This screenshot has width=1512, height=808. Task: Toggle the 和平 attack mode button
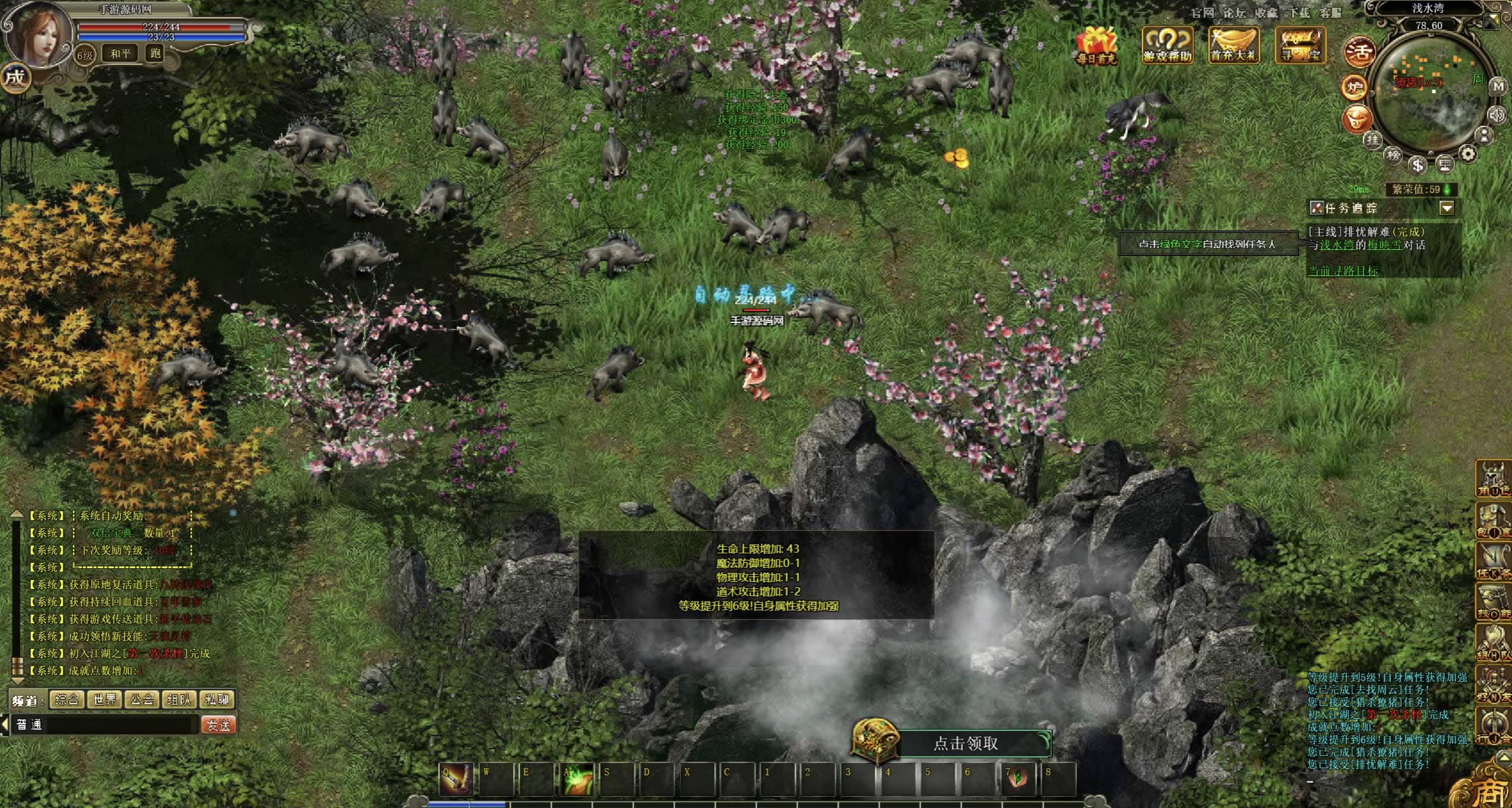(x=121, y=53)
